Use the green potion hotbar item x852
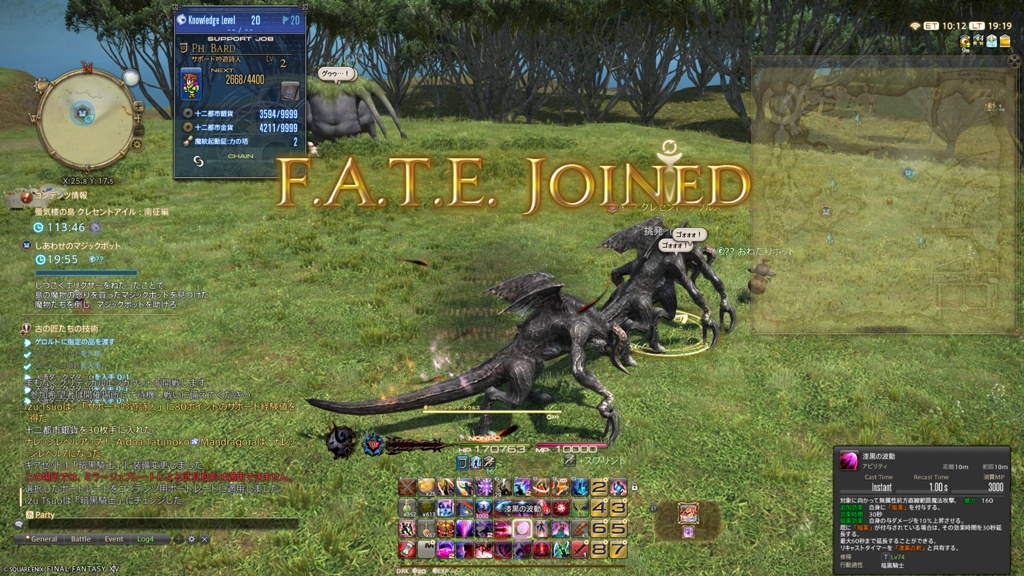The height and width of the screenshot is (576, 1024). 407,507
